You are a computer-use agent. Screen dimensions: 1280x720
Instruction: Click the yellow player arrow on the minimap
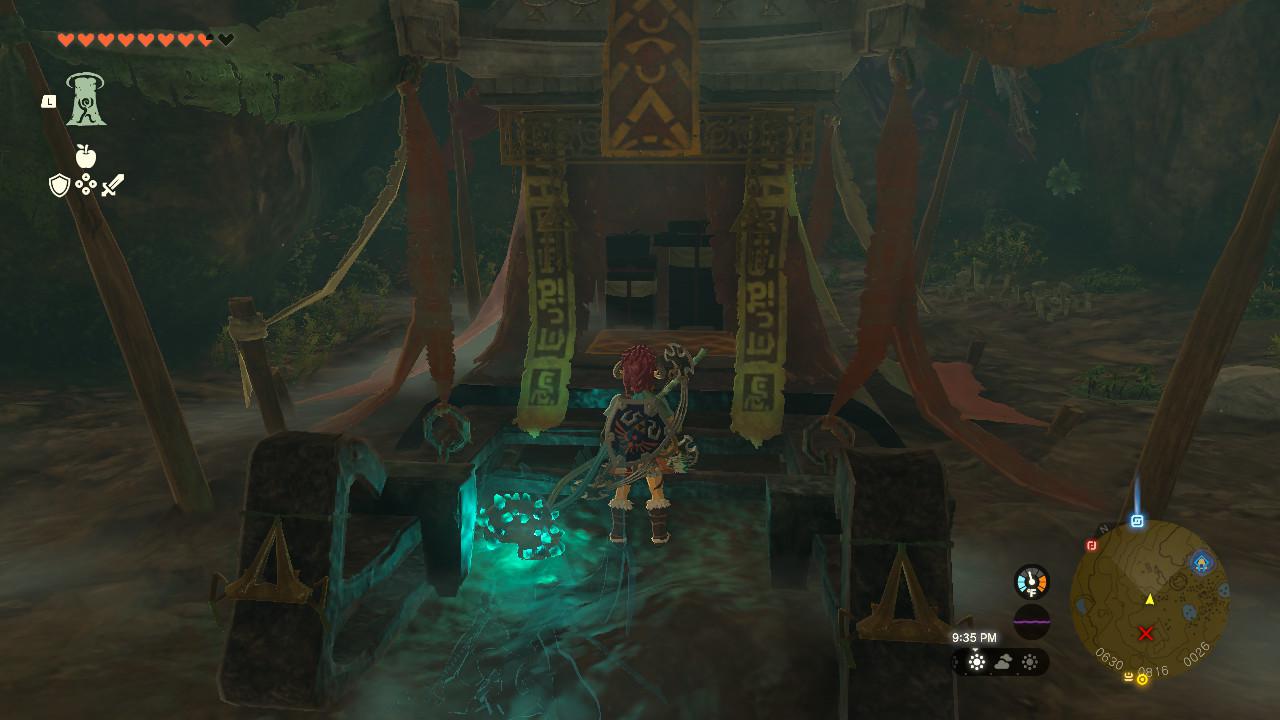pyautogui.click(x=1150, y=599)
